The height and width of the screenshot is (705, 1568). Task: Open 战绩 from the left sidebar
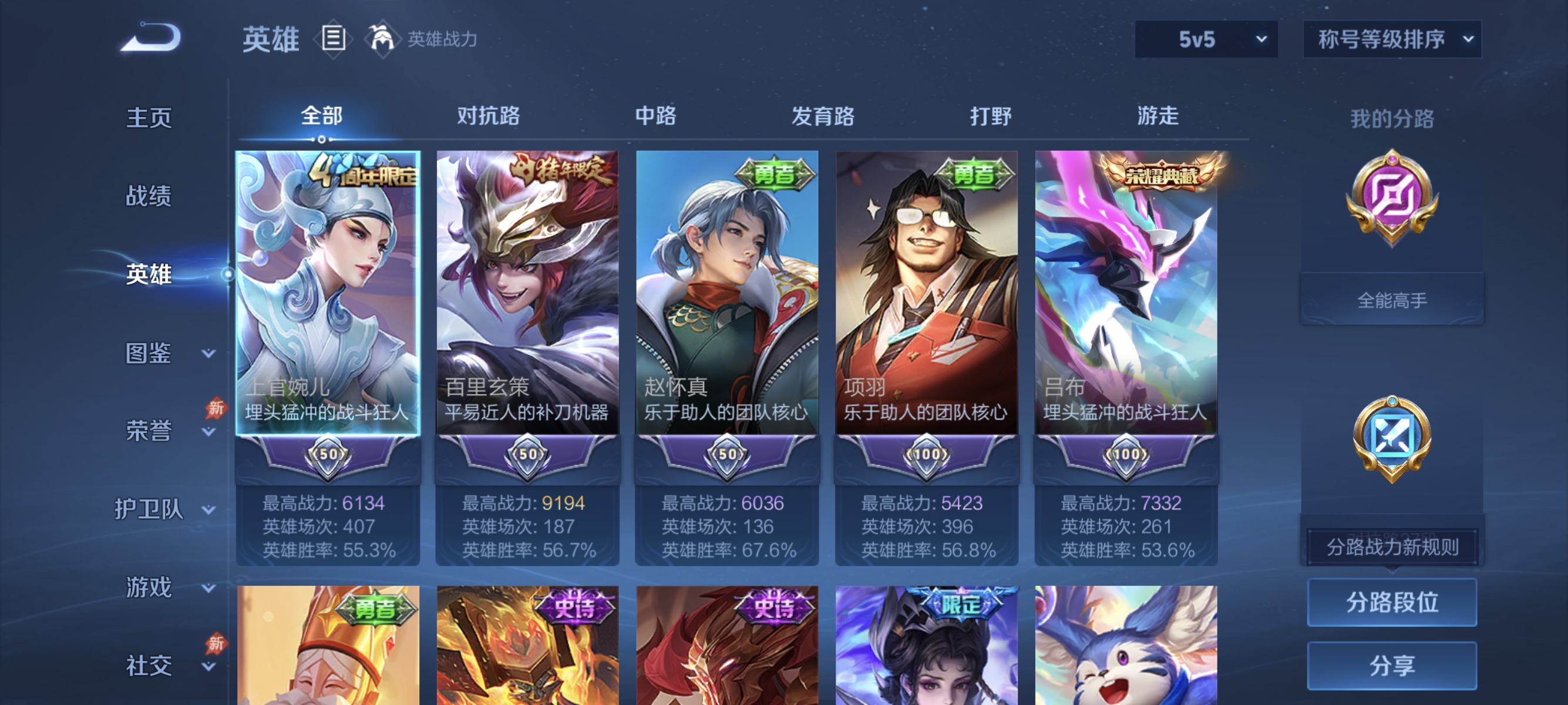pyautogui.click(x=149, y=196)
